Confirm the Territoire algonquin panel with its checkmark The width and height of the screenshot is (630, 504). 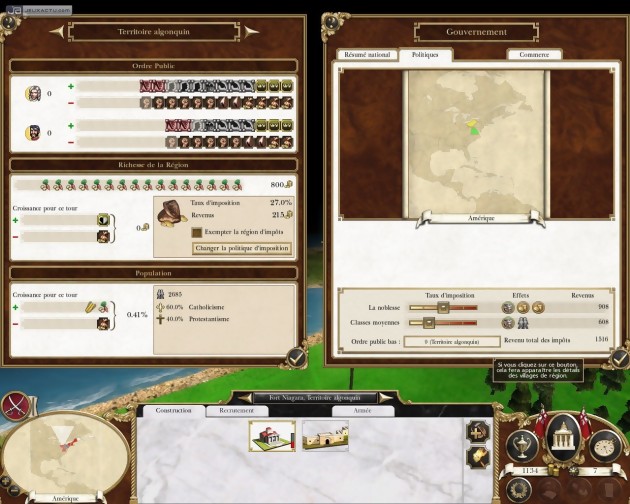click(x=296, y=357)
